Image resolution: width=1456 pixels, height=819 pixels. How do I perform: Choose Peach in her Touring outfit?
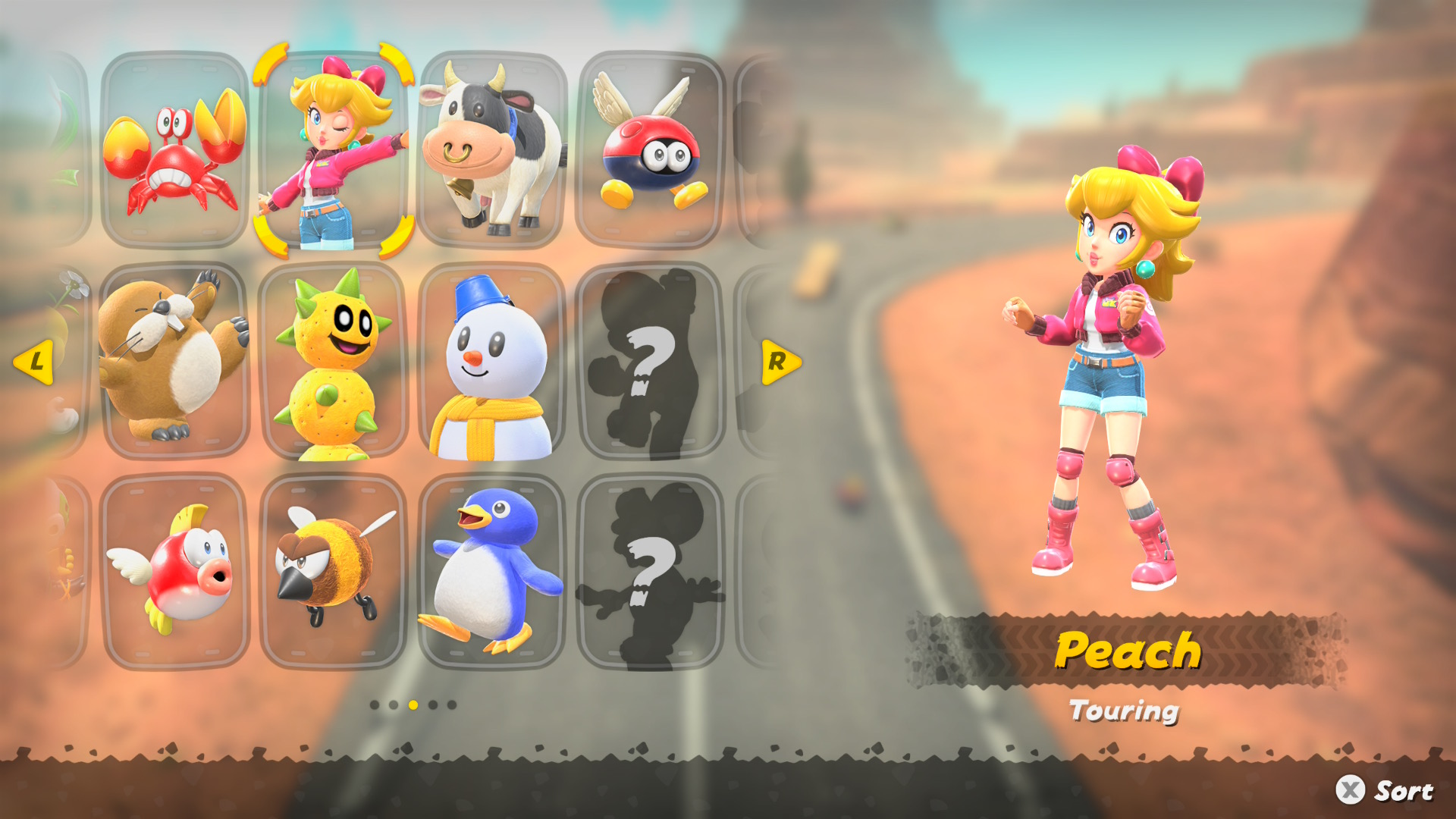pyautogui.click(x=334, y=150)
